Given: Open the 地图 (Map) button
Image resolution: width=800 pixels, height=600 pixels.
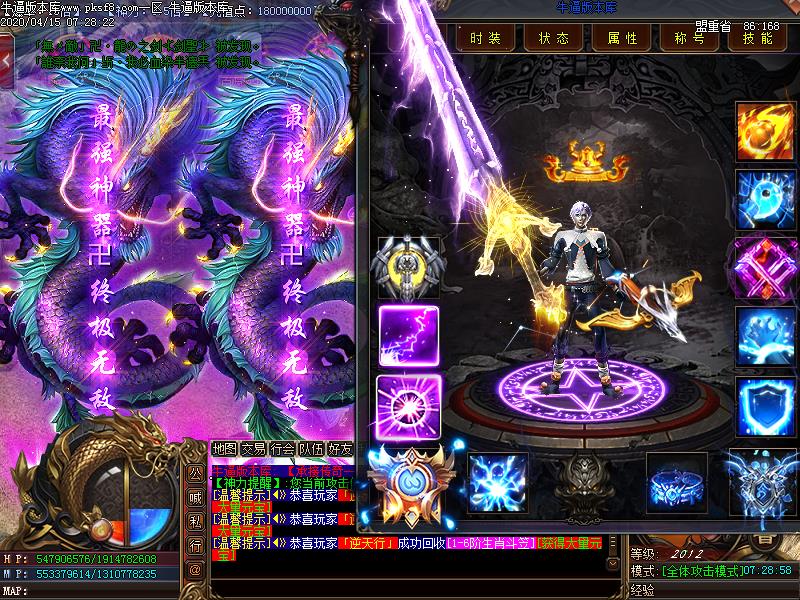Looking at the screenshot, I should coord(226,449).
